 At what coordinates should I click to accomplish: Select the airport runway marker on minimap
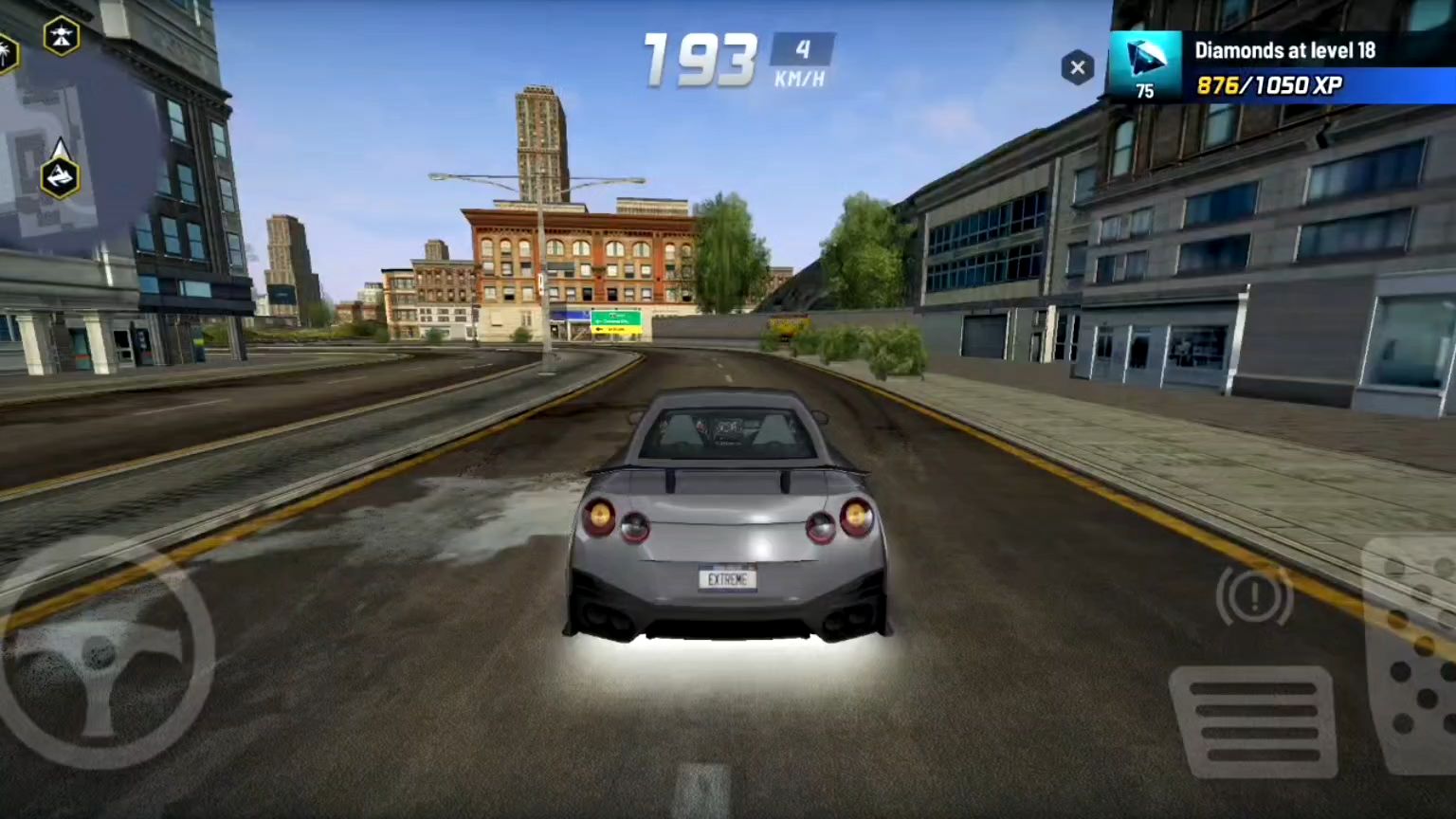point(62,36)
